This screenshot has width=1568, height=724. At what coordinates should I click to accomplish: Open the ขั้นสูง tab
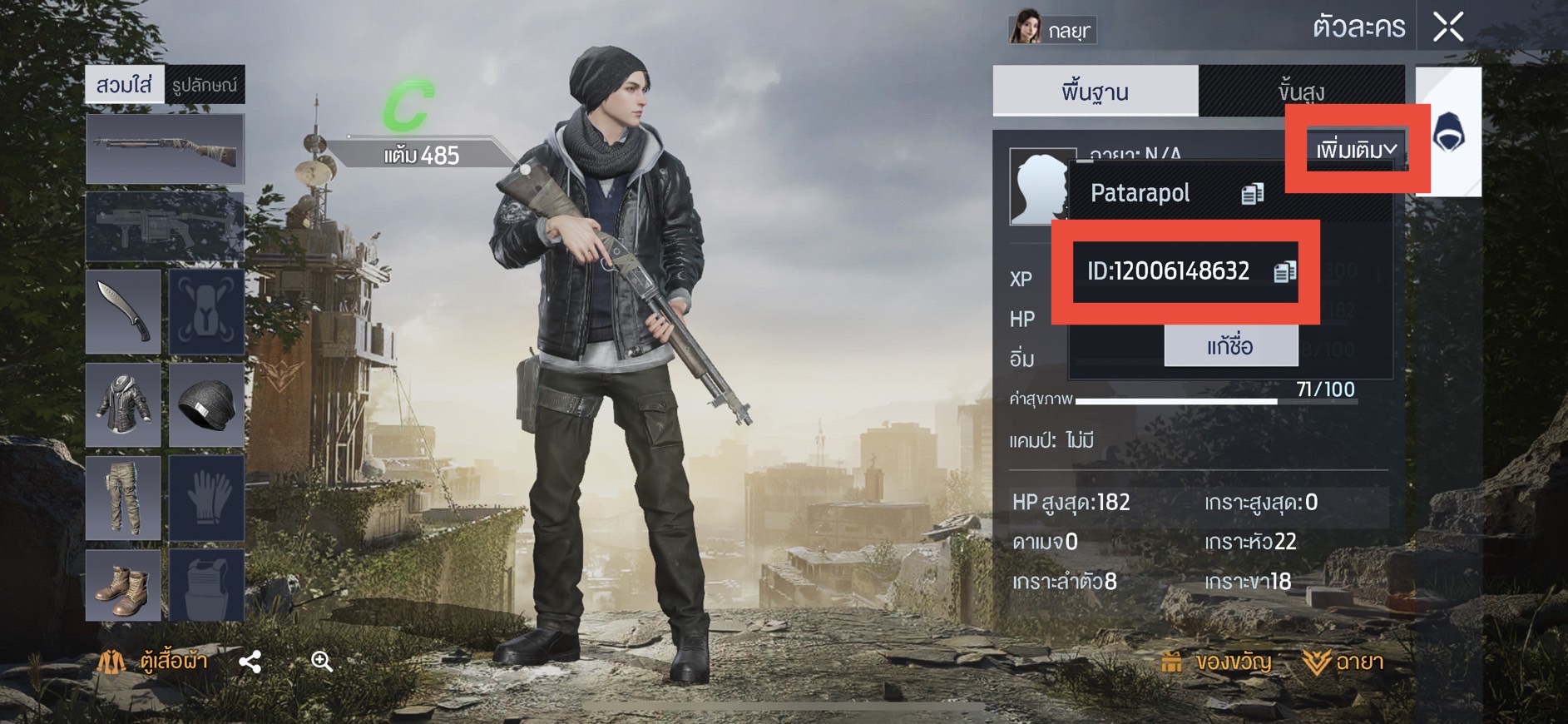tap(1301, 91)
